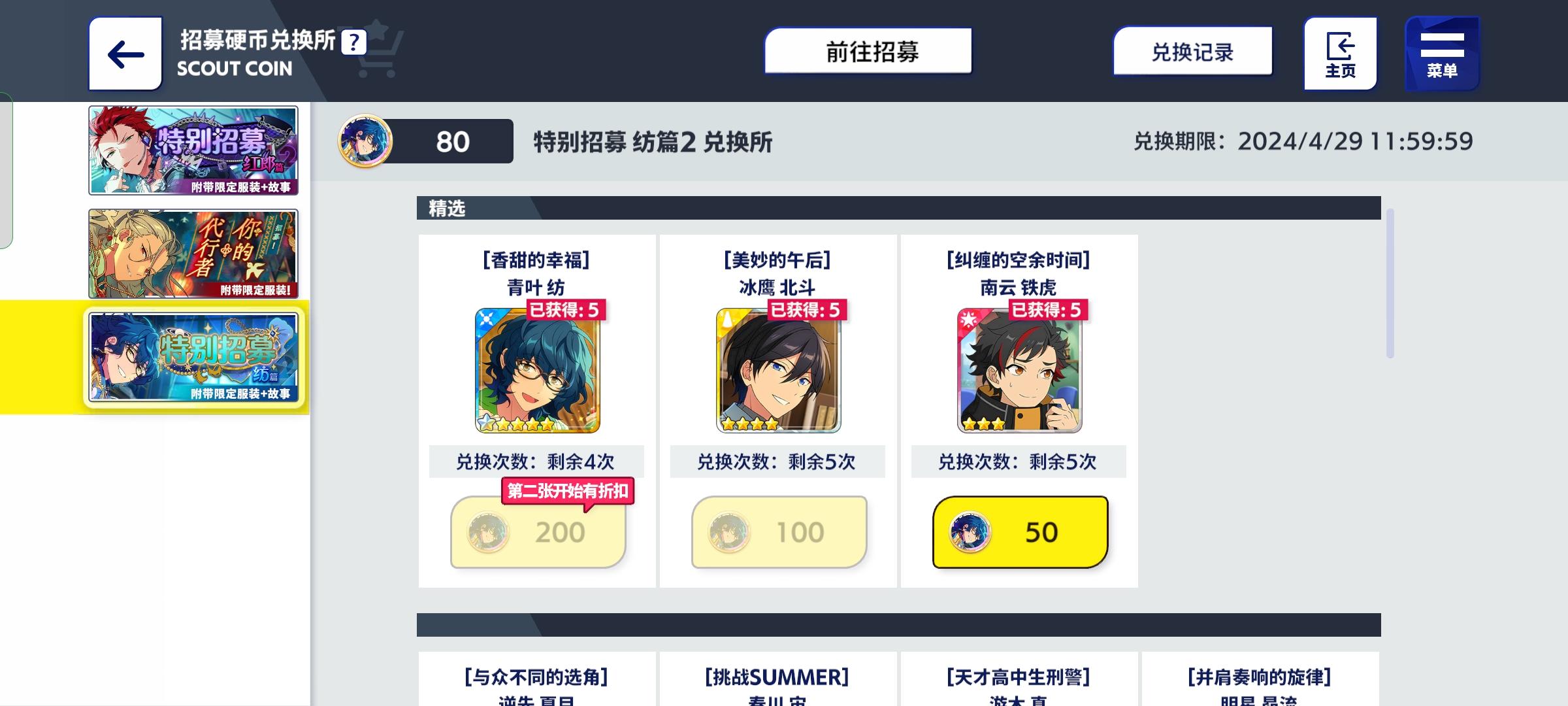Open the 菜单 menu button
The width and height of the screenshot is (1568, 706).
click(1443, 52)
